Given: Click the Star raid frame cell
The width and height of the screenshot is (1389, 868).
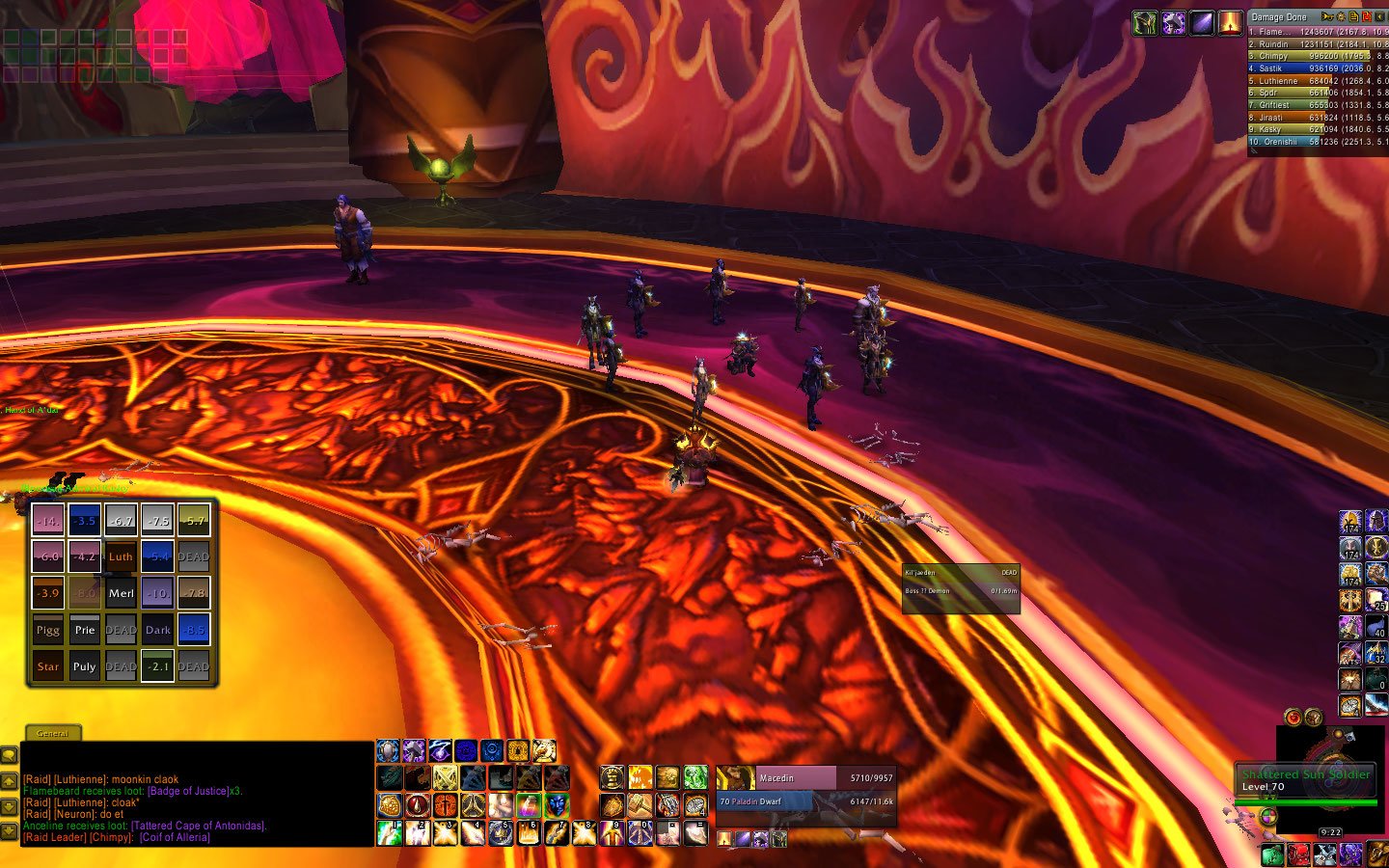Looking at the screenshot, I should click(x=48, y=666).
